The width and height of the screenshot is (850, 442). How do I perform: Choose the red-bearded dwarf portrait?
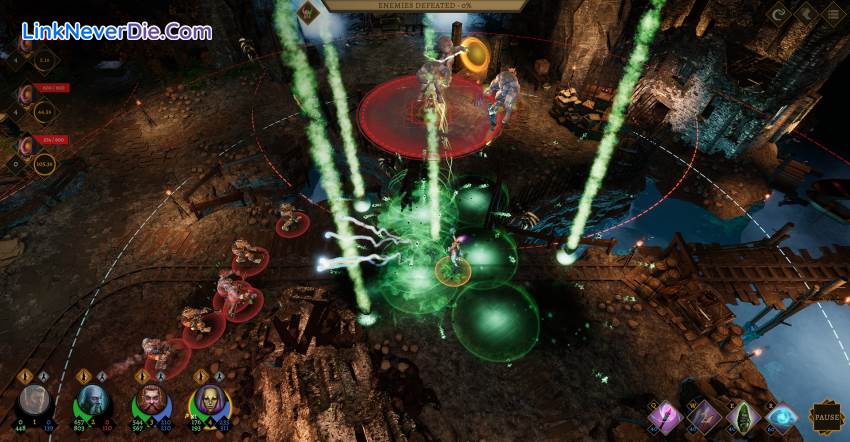(151, 404)
